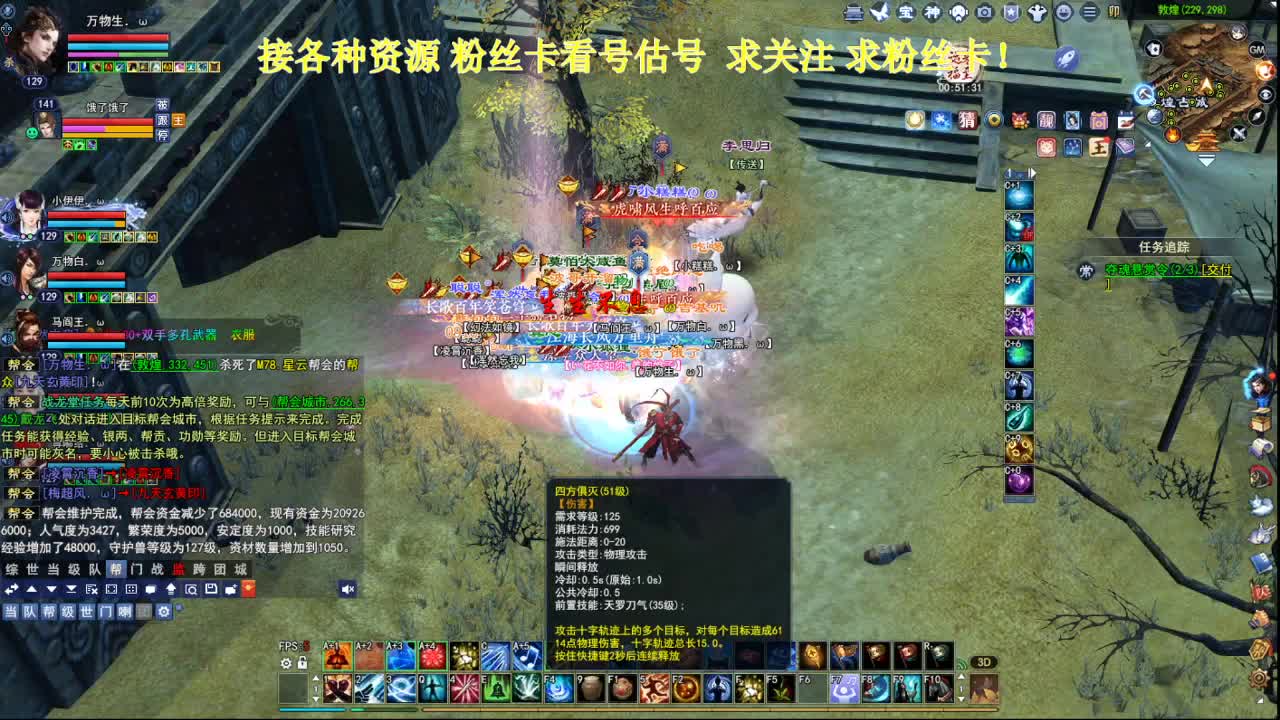Click the F1 skill slot in the hotbar
Viewport: 1280px width, 720px height.
click(620, 688)
